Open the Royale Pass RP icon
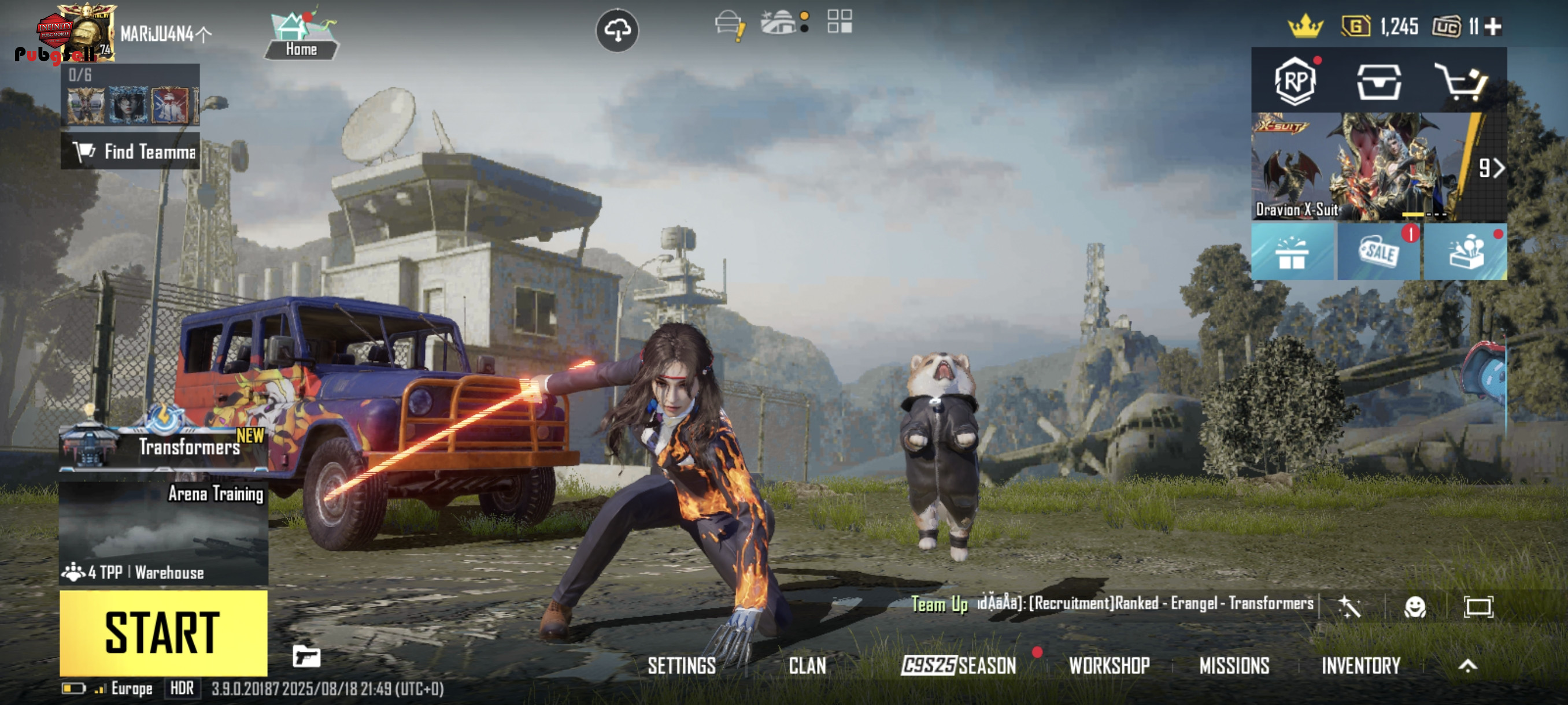Viewport: 1568px width, 705px height. pyautogui.click(x=1295, y=81)
